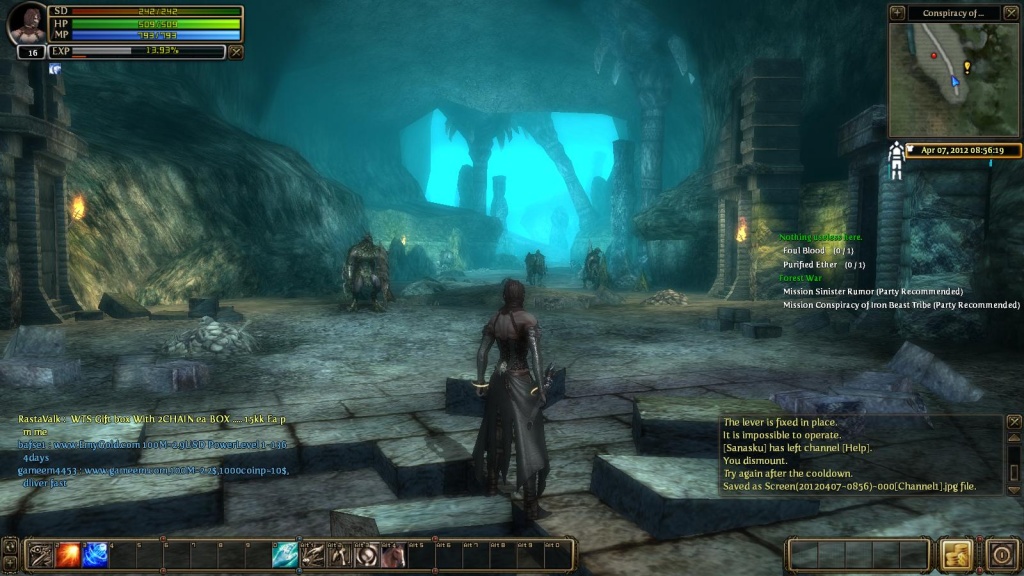Open the gold coins shop button
This screenshot has width=1024, height=576.
pyautogui.click(x=955, y=554)
